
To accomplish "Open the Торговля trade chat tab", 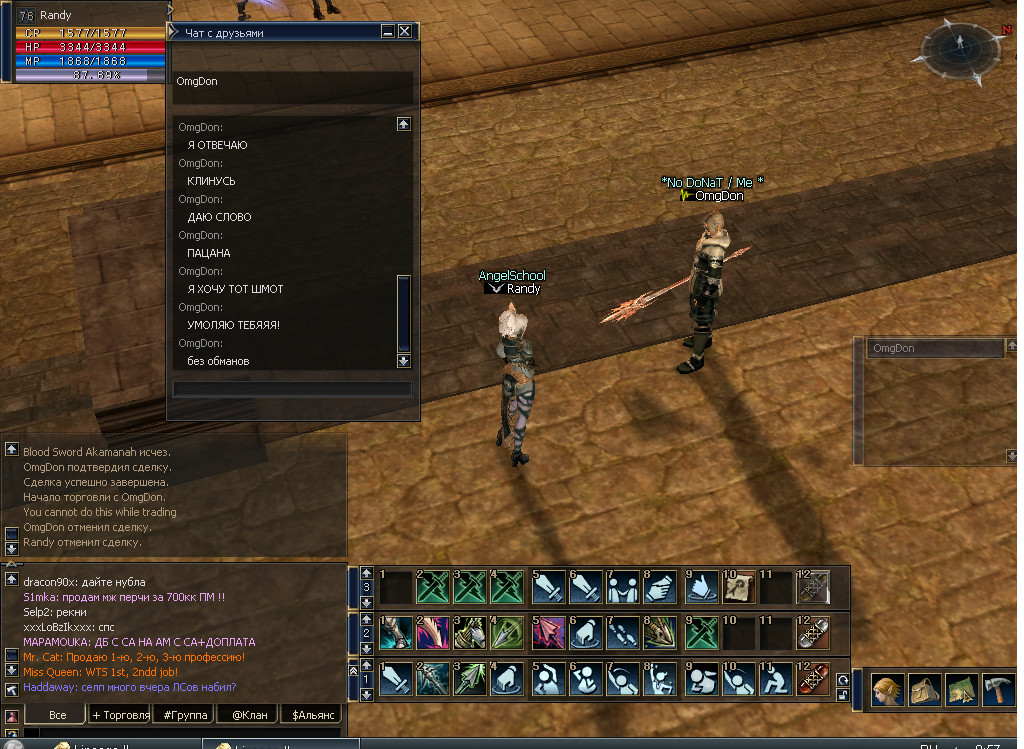I will point(121,715).
